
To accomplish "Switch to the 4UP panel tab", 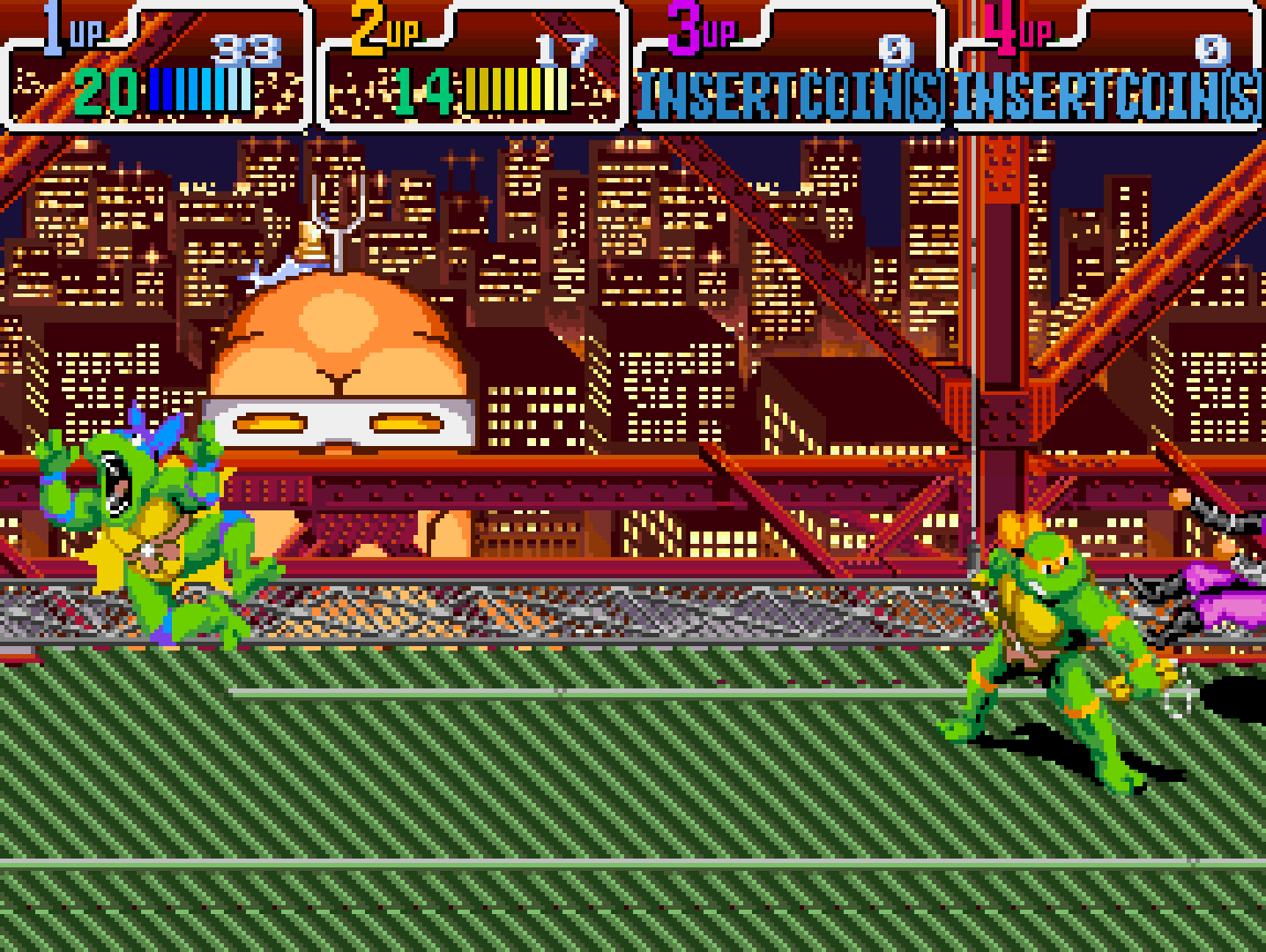I will (1106, 66).
